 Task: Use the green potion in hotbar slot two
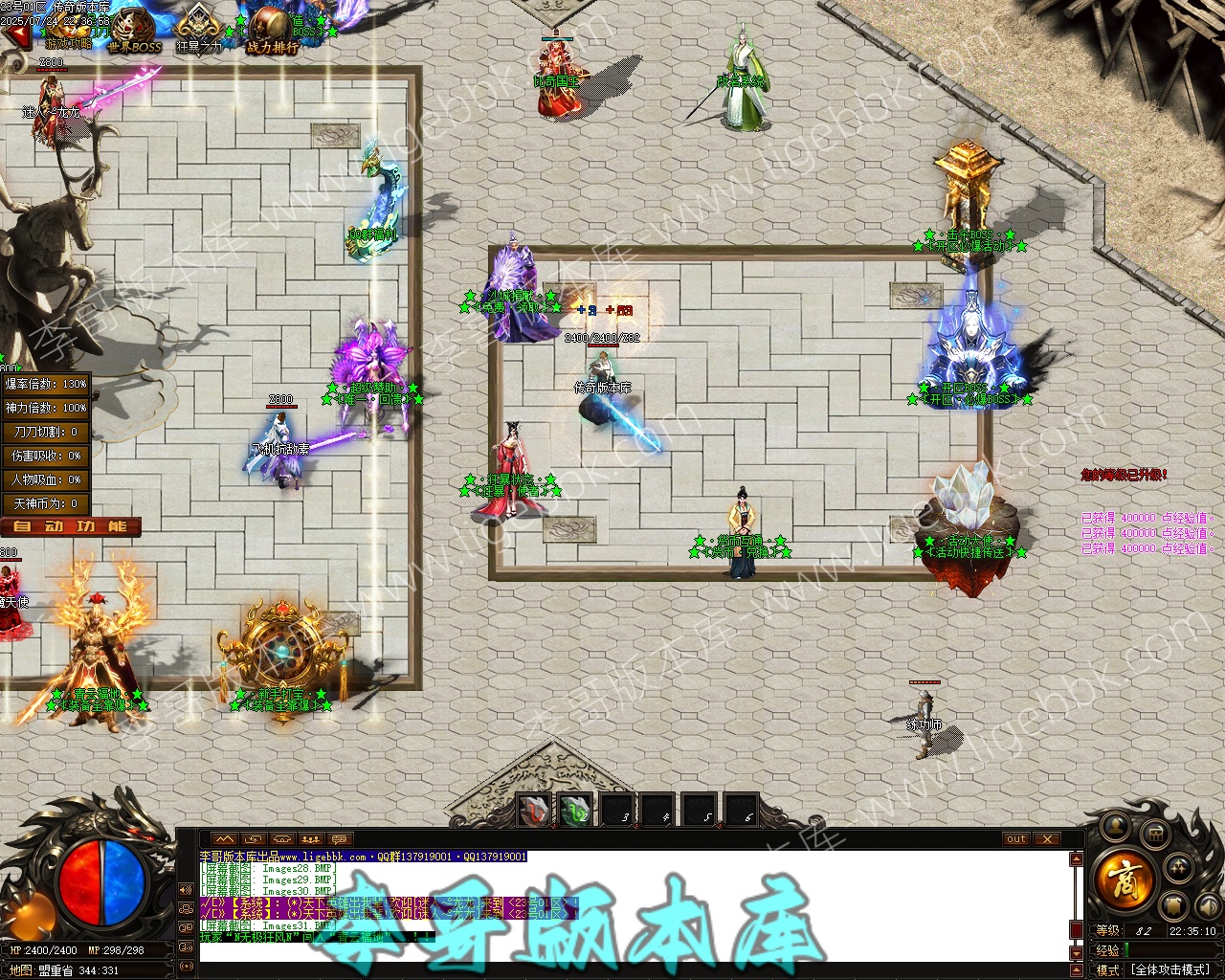tap(575, 812)
